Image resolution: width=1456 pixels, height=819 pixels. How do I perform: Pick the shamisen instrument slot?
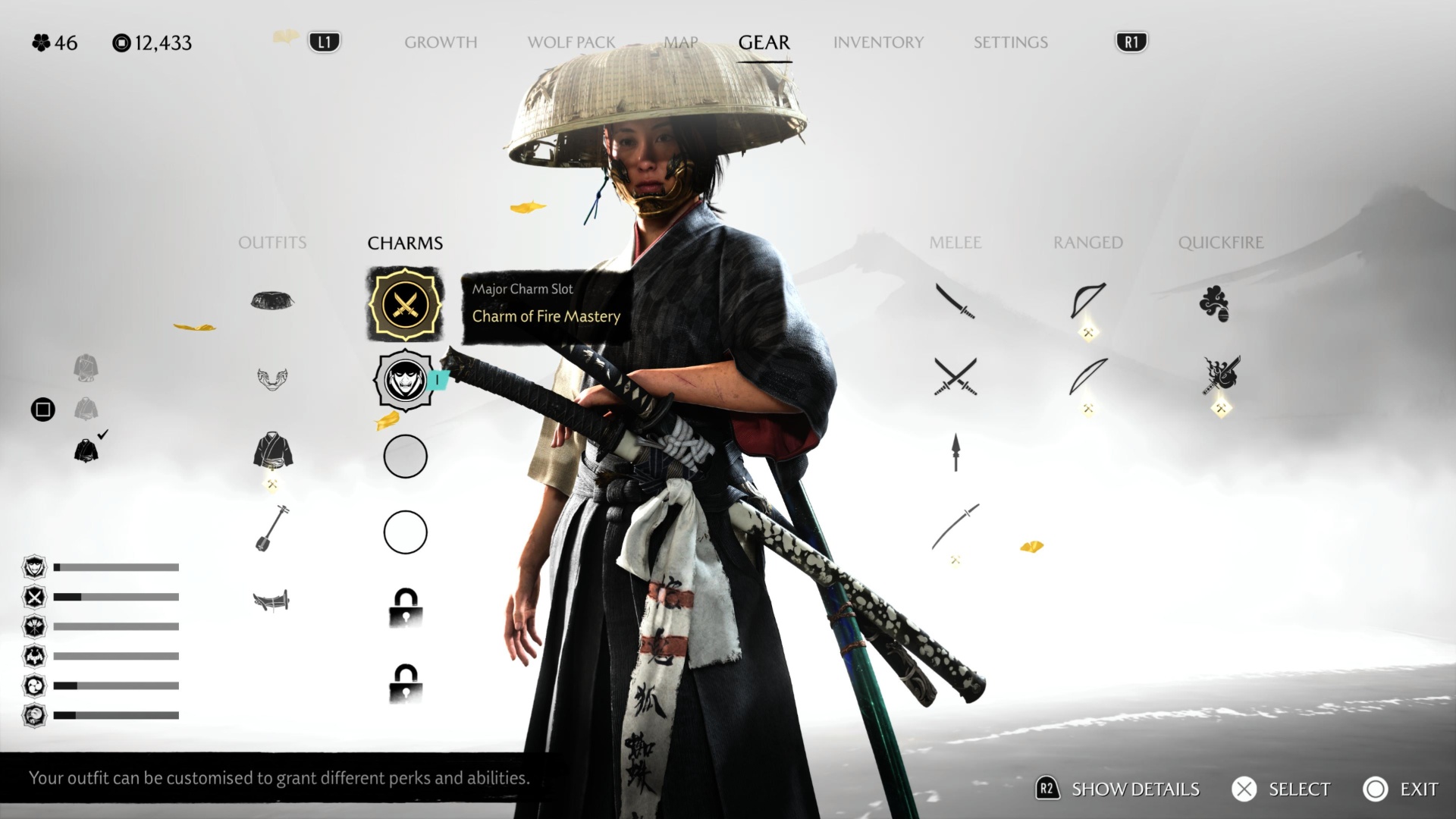(x=271, y=528)
